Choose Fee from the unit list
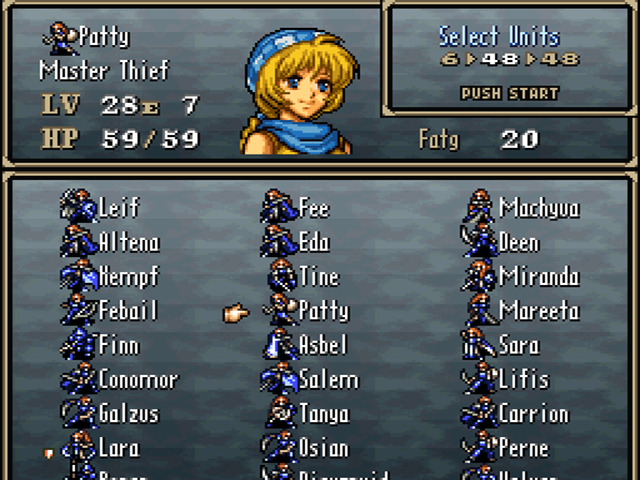 [314, 208]
